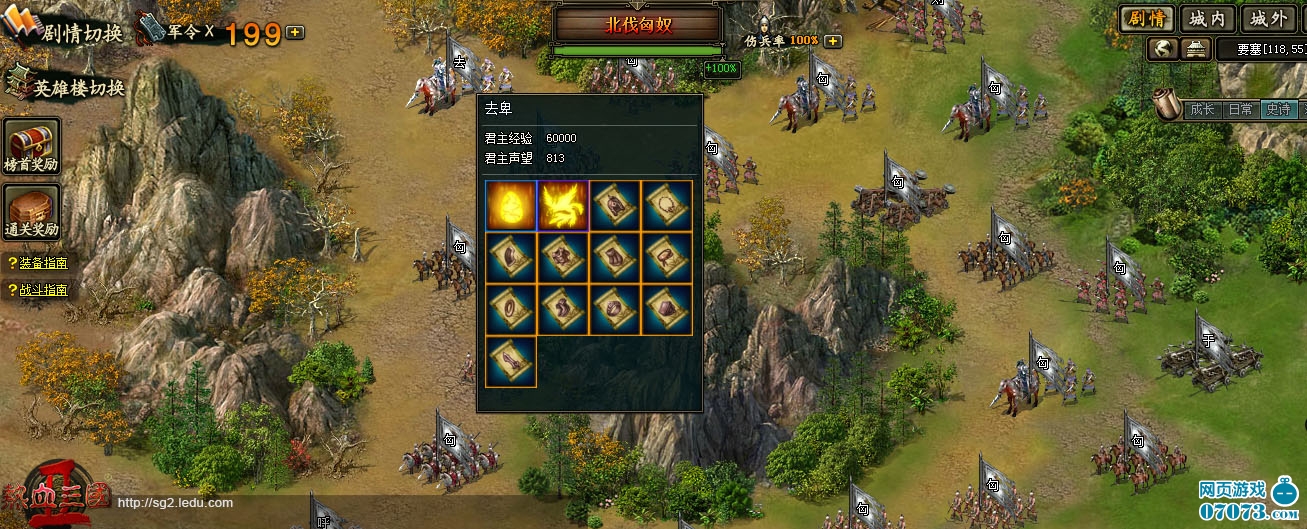
Task: Switch to the 城内 inner city view
Action: [x=1208, y=18]
